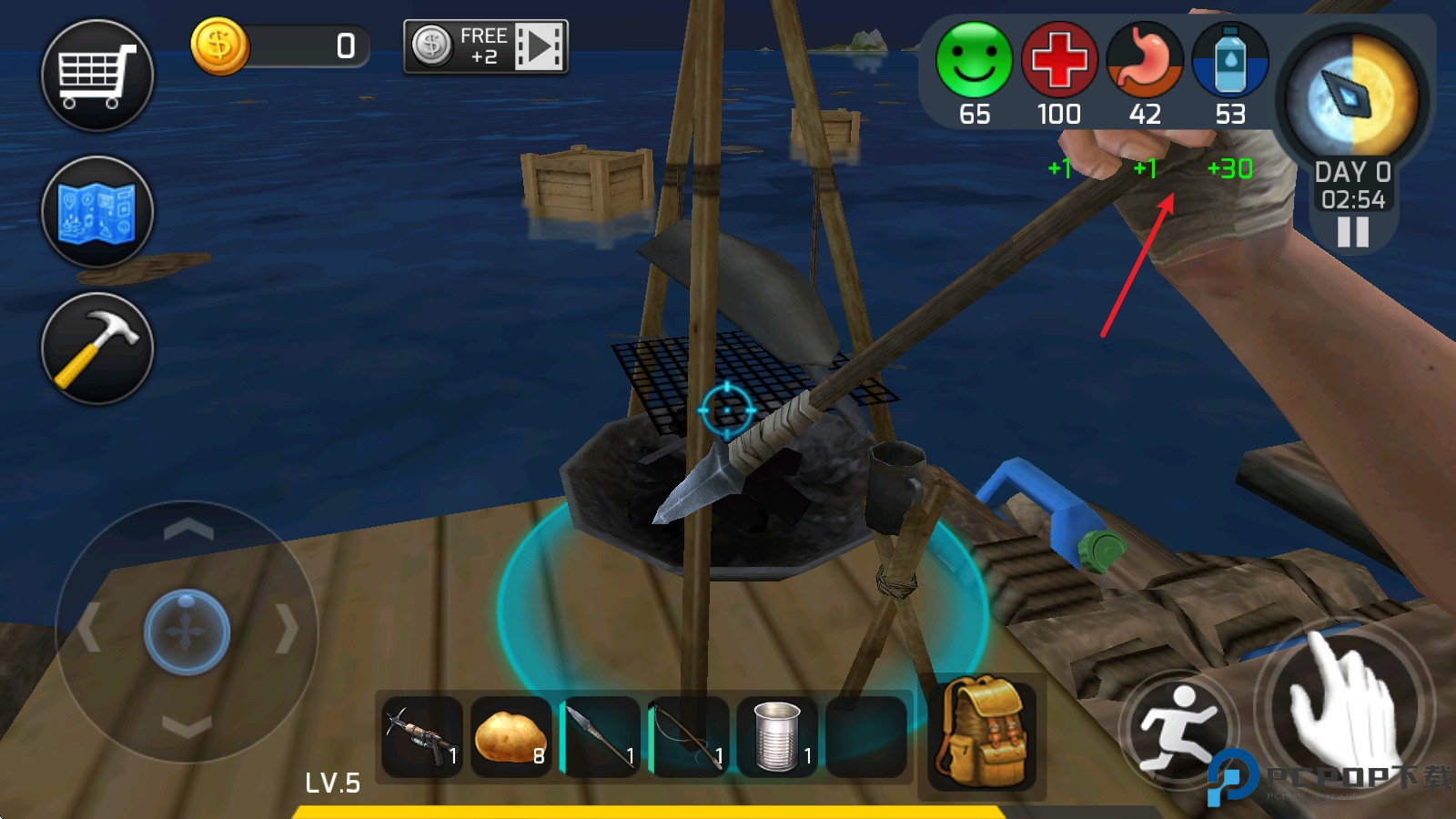Viewport: 1456px width, 819px height.
Task: Open the backpack inventory
Action: pos(981,733)
